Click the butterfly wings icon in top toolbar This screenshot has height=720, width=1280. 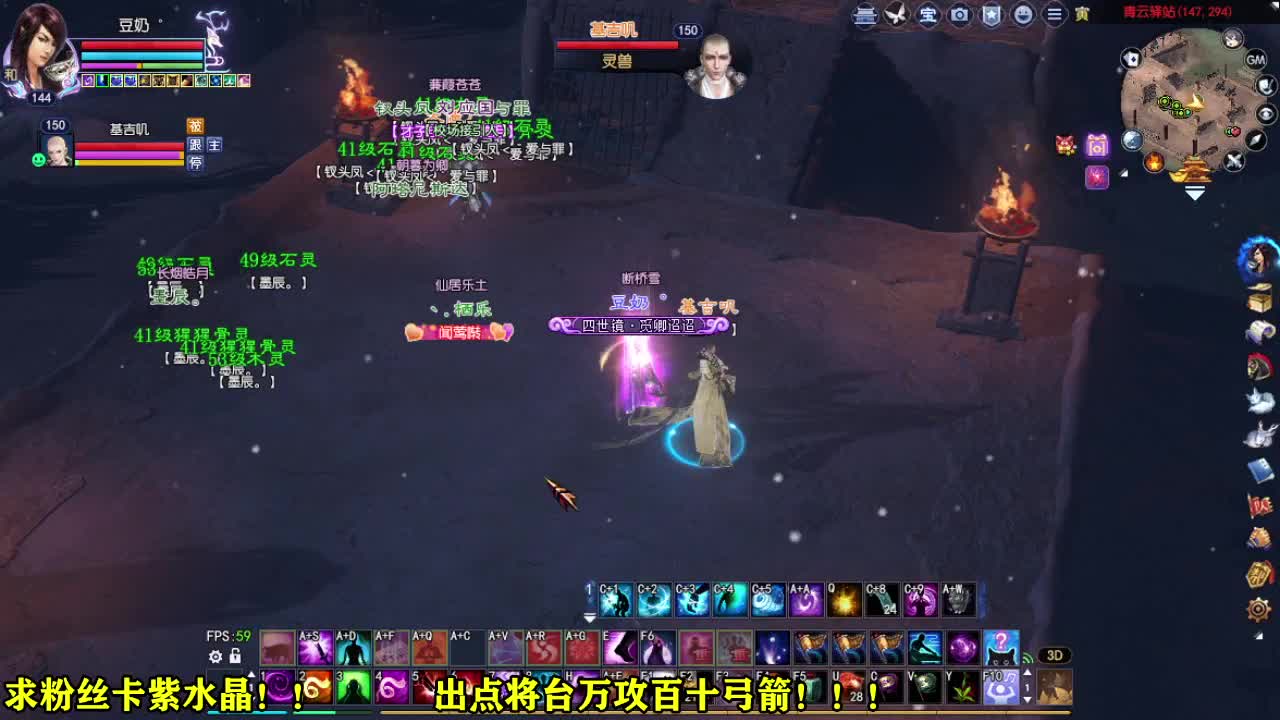897,15
